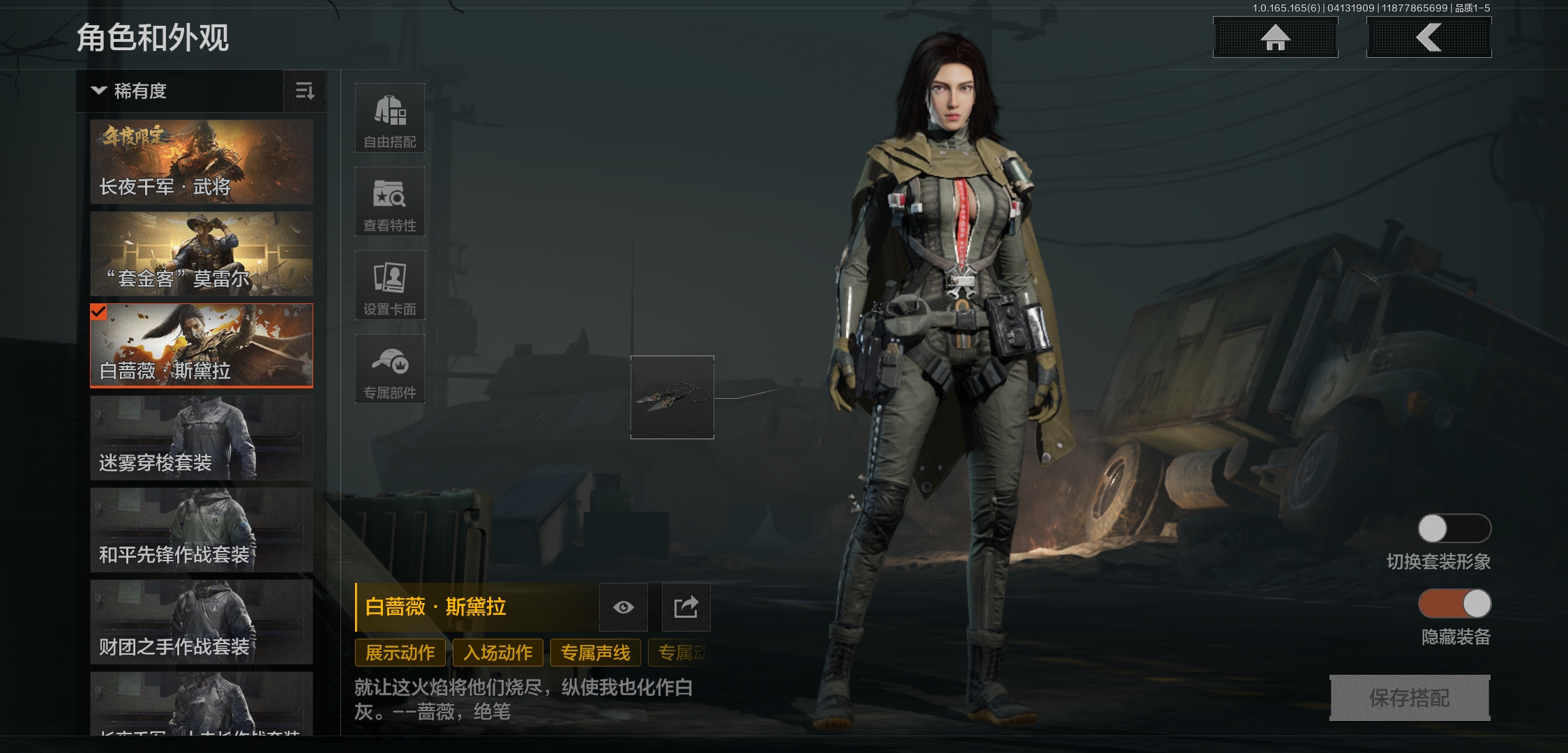This screenshot has width=1568, height=753.
Task: Select 查看特性 to view attributes
Action: coord(389,201)
